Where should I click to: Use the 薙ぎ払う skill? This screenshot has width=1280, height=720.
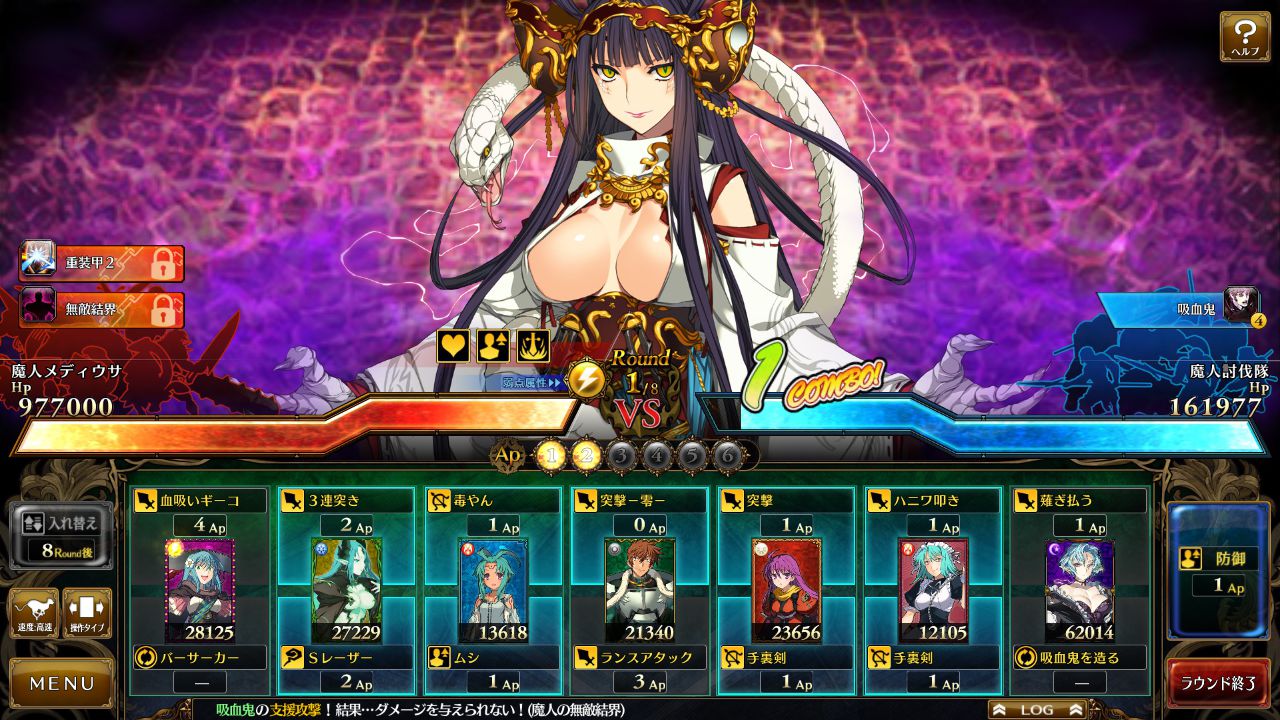(x=1078, y=500)
